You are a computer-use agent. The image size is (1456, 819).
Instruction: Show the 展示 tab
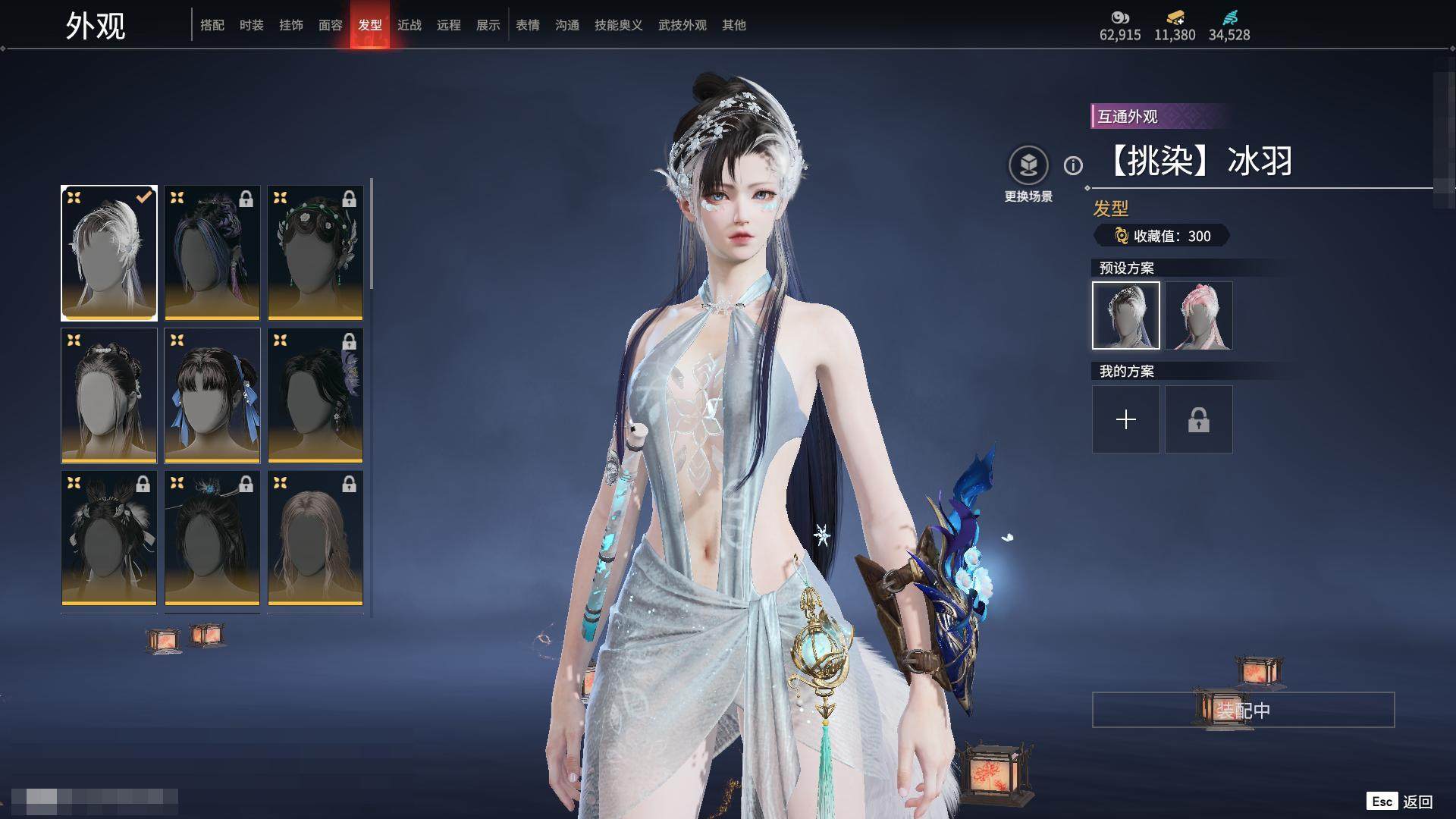[x=488, y=25]
